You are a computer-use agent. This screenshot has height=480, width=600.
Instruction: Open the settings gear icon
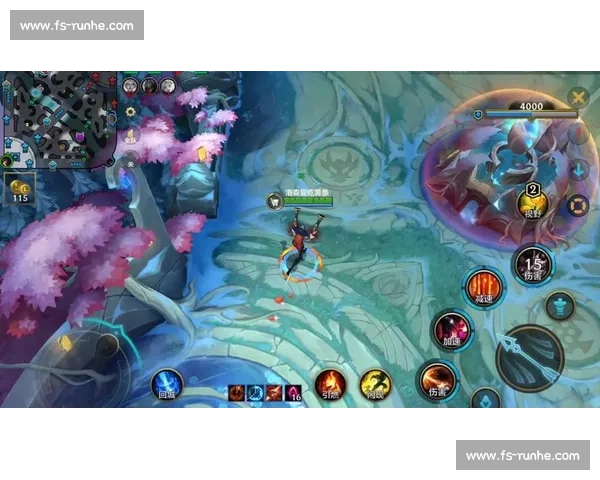click(131, 111)
